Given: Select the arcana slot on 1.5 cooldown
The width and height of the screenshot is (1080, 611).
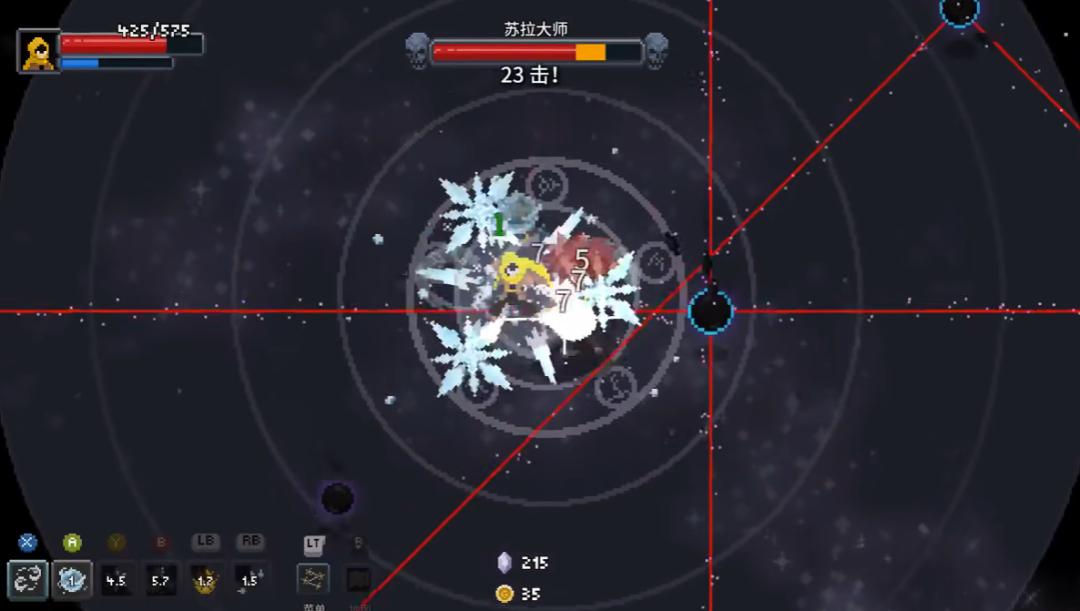Looking at the screenshot, I should 249,579.
